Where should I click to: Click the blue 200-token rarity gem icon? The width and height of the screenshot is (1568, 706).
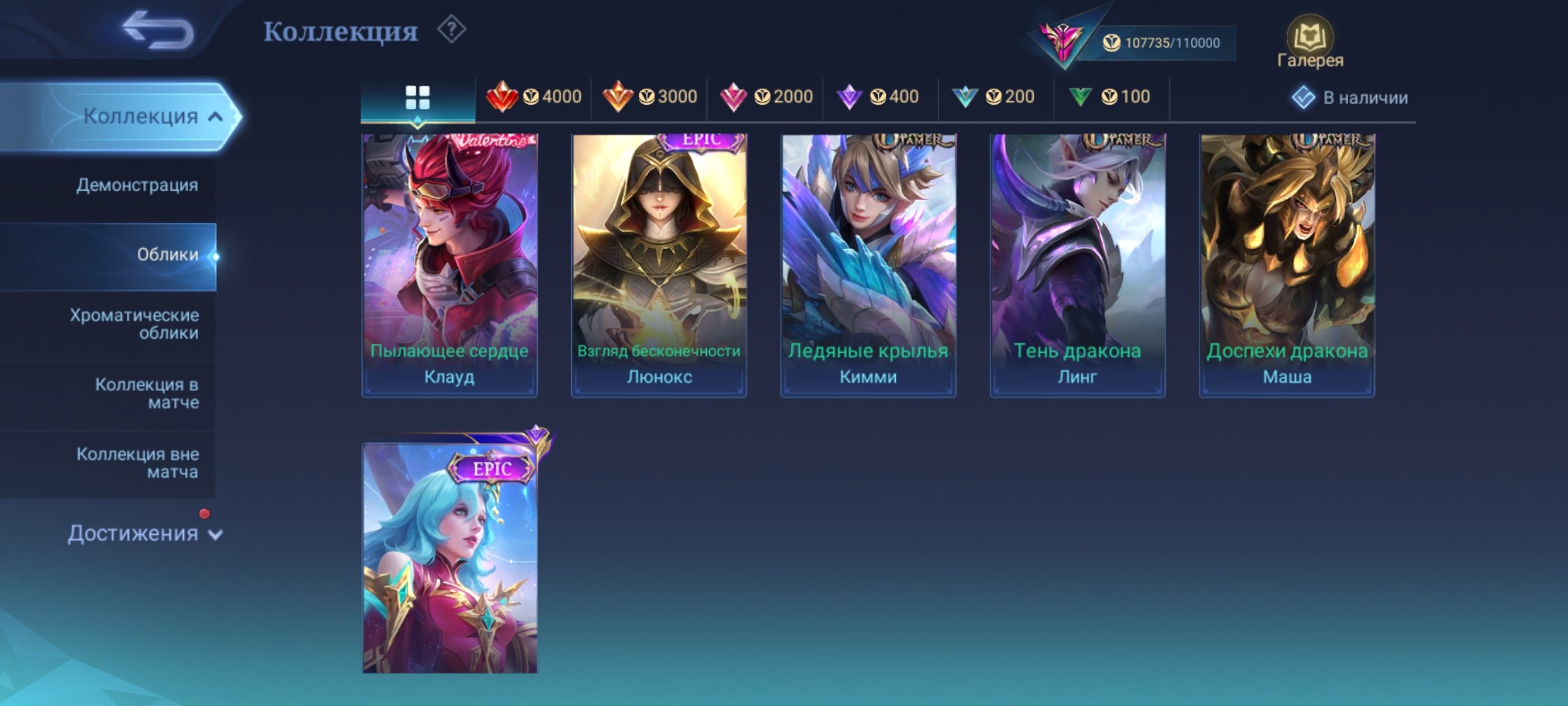pos(966,97)
